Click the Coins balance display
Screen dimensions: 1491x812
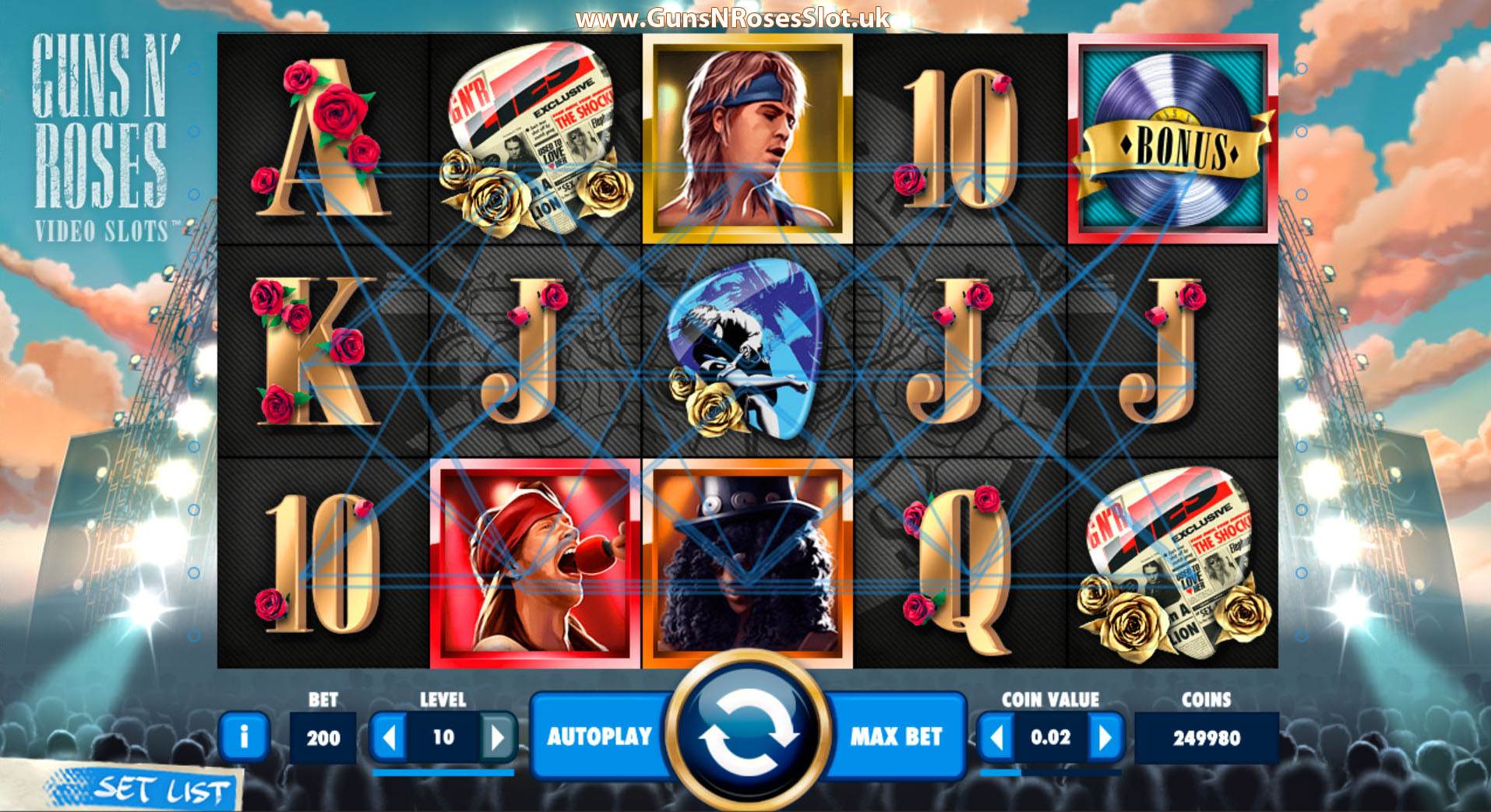pos(1205,736)
